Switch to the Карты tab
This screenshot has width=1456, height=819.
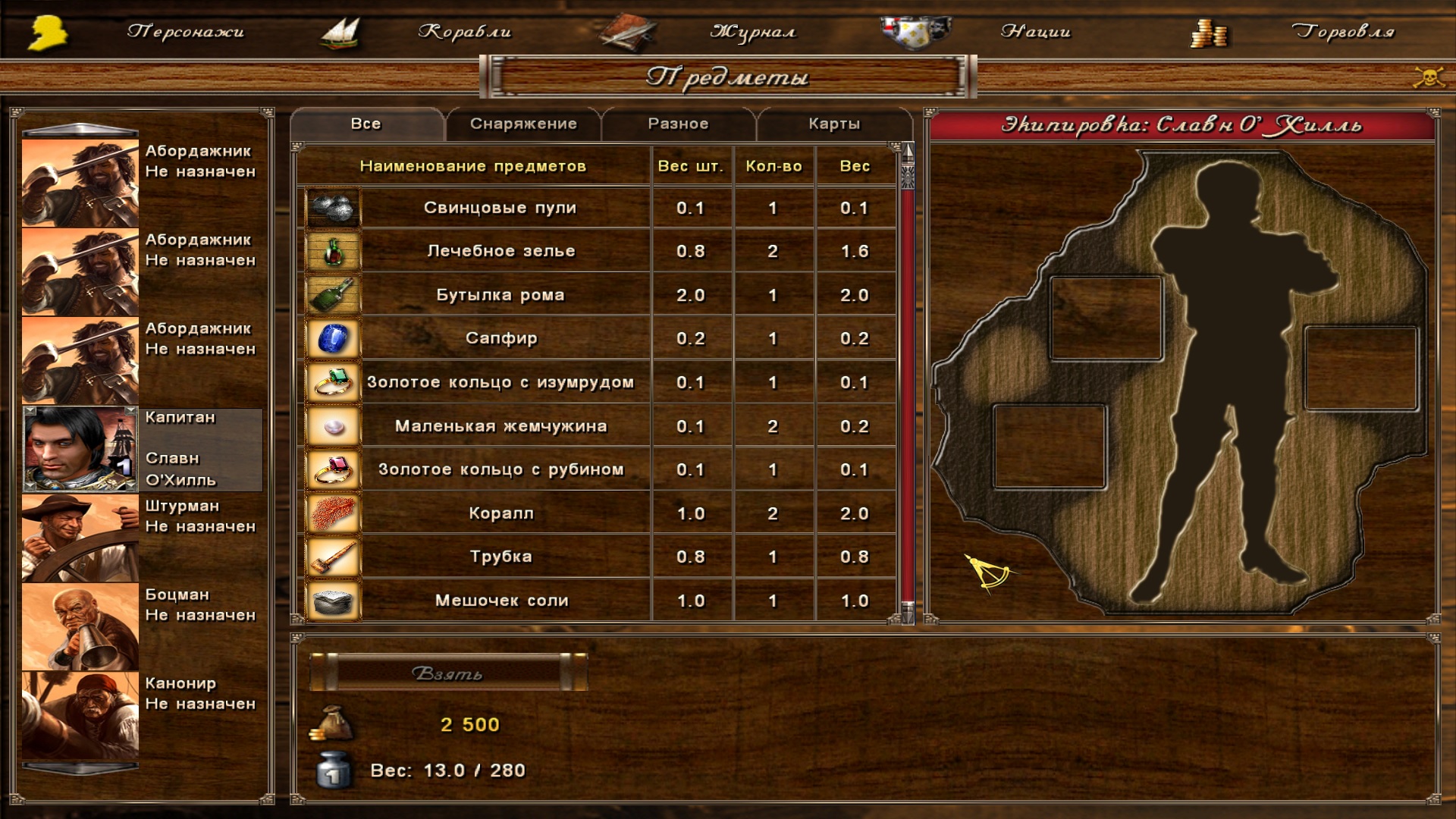point(834,124)
